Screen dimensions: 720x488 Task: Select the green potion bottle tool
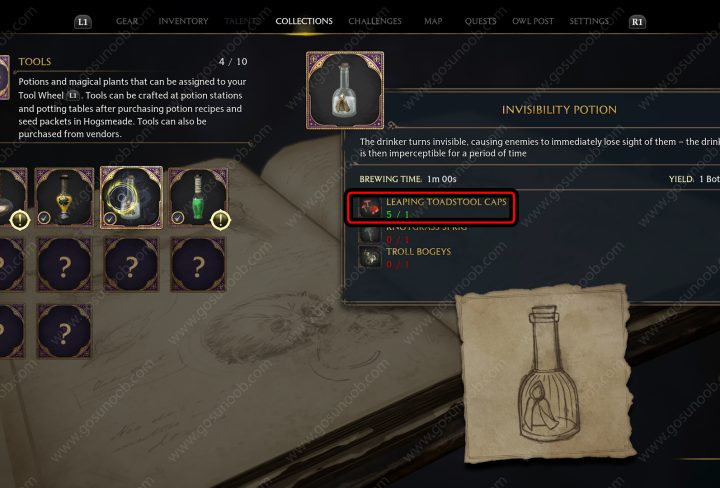pyautogui.click(x=197, y=197)
